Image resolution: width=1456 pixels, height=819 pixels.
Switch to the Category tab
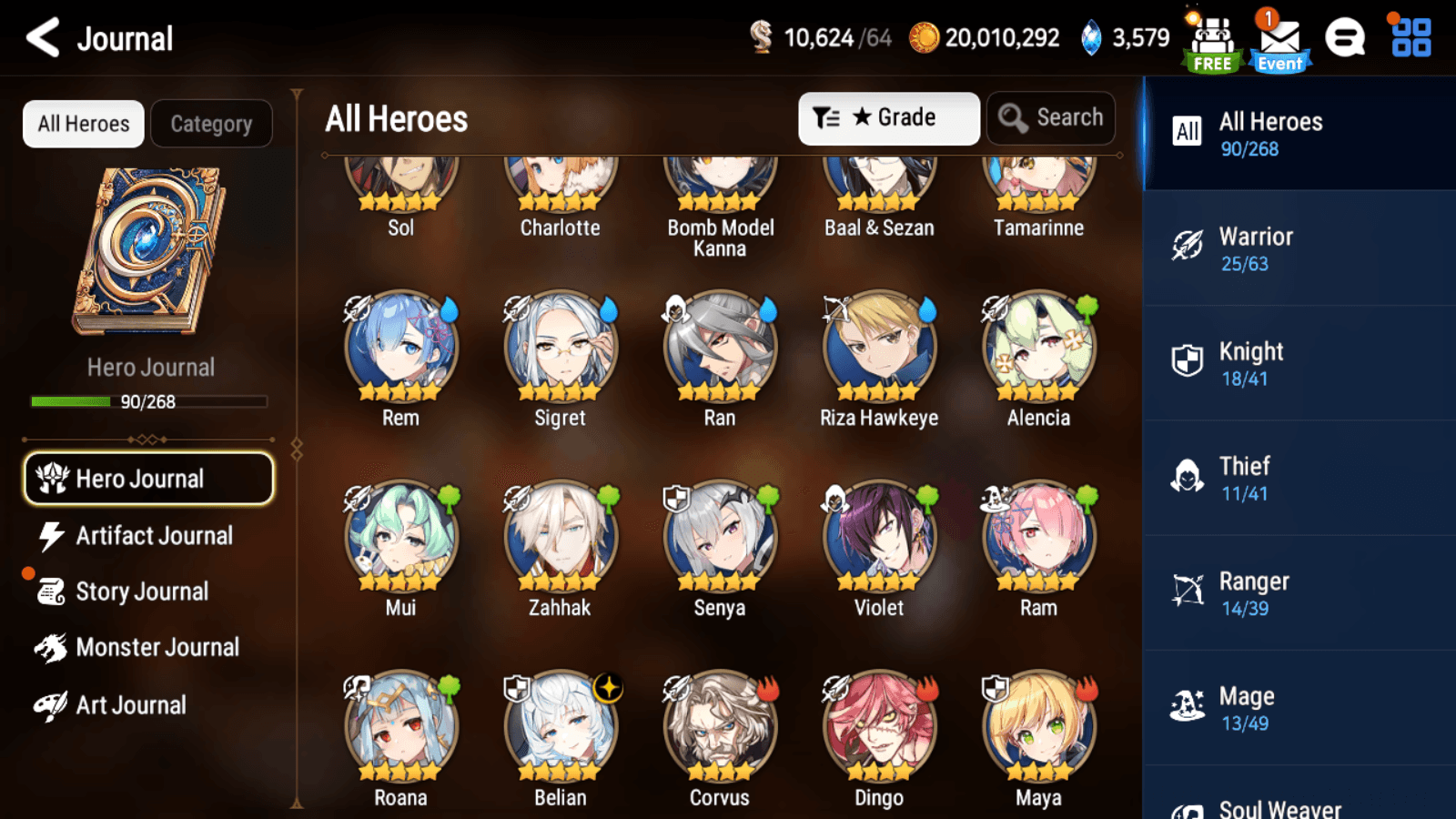pos(212,124)
